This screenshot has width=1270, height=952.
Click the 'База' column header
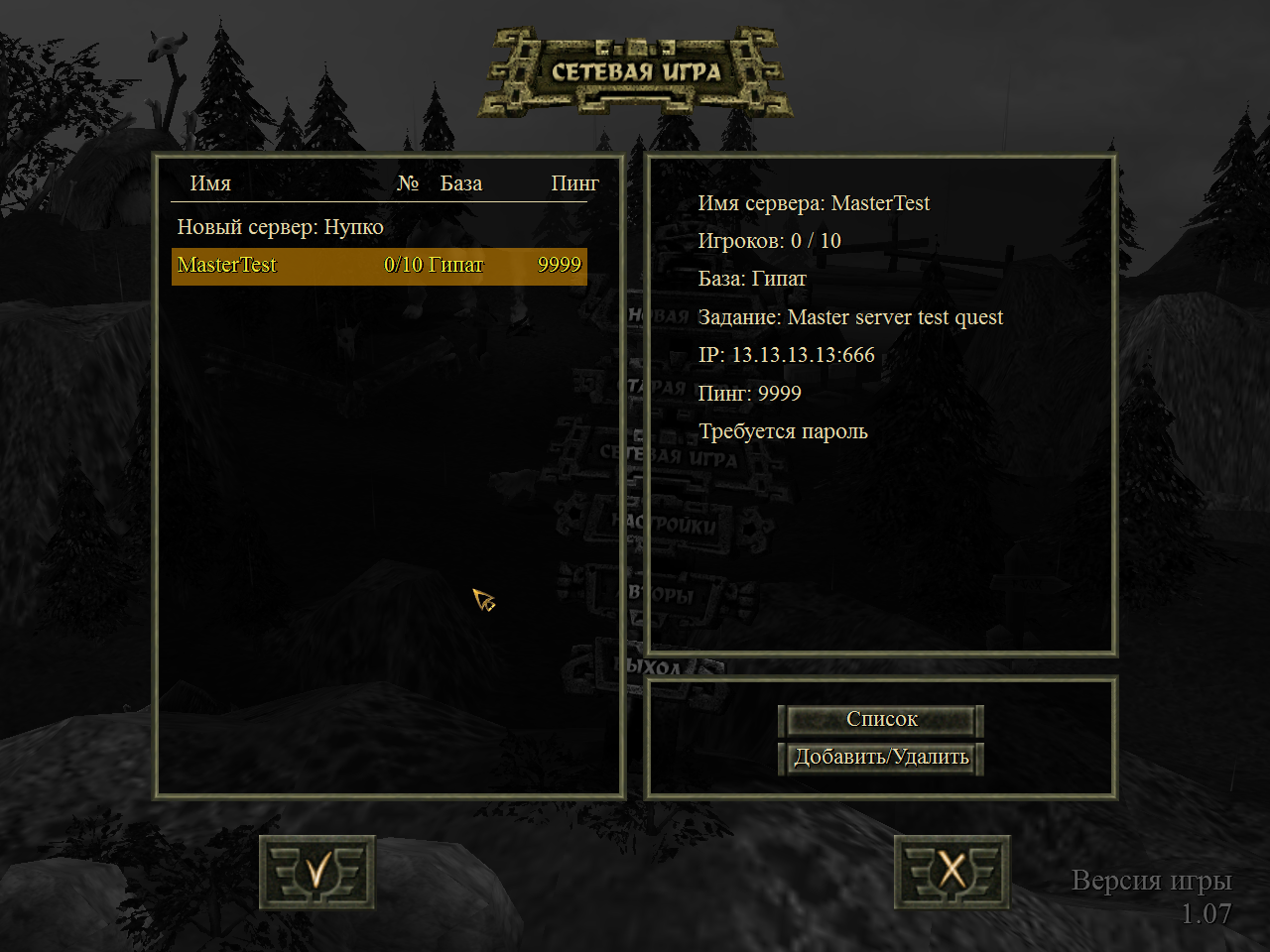[x=461, y=183]
